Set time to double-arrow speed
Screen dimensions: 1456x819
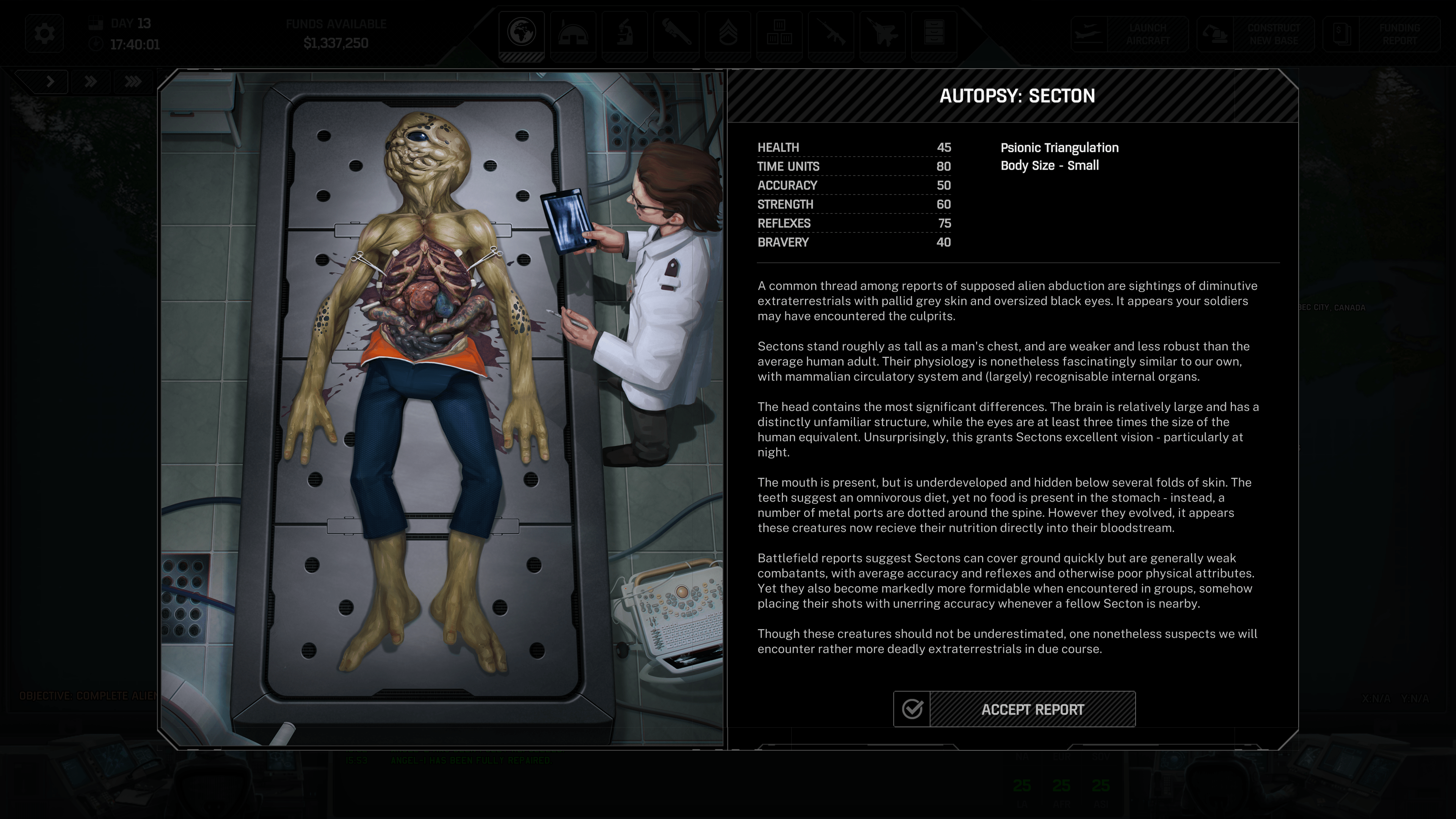tap(91, 82)
